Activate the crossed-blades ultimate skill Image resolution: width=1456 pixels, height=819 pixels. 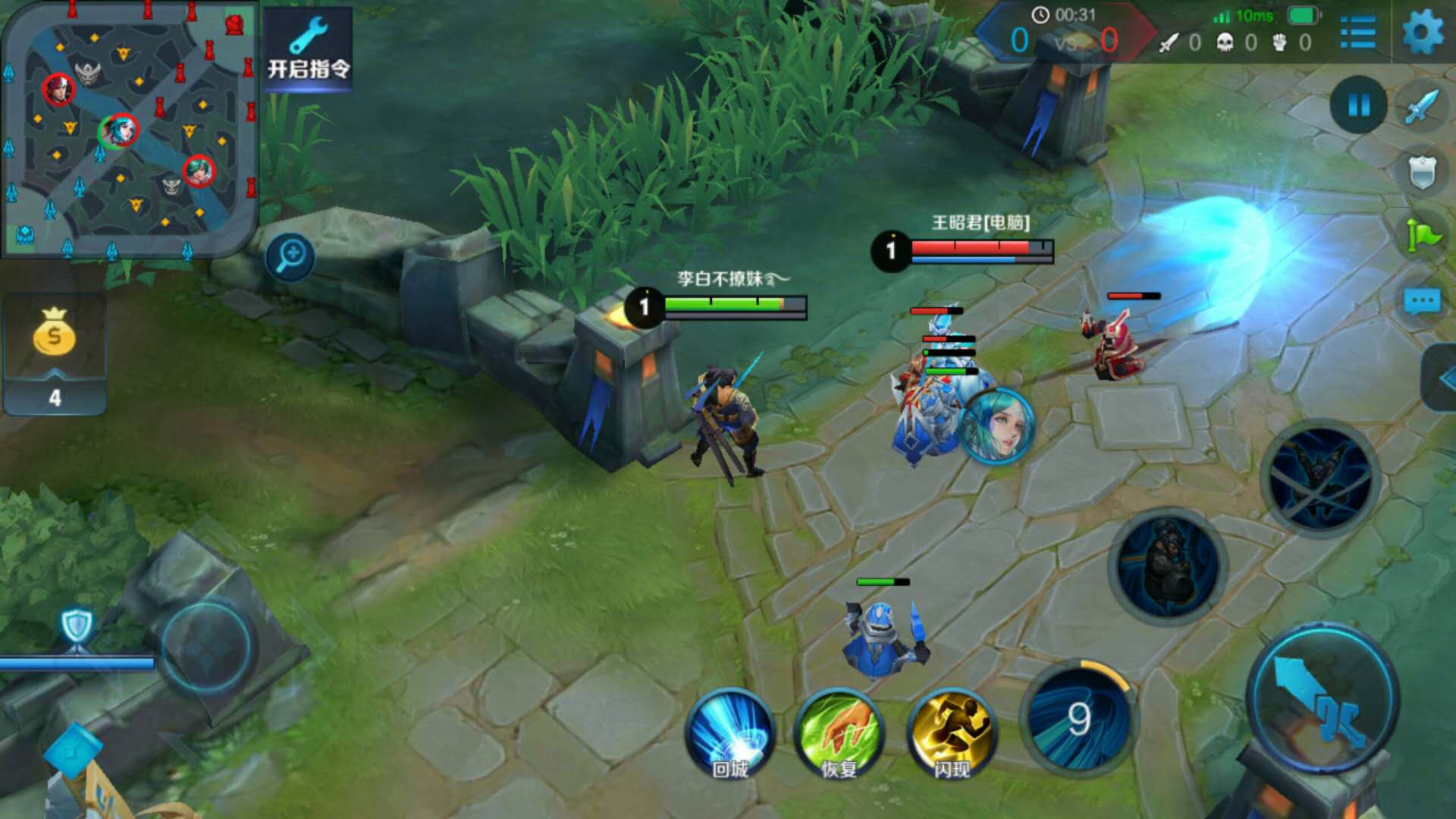point(1319,478)
